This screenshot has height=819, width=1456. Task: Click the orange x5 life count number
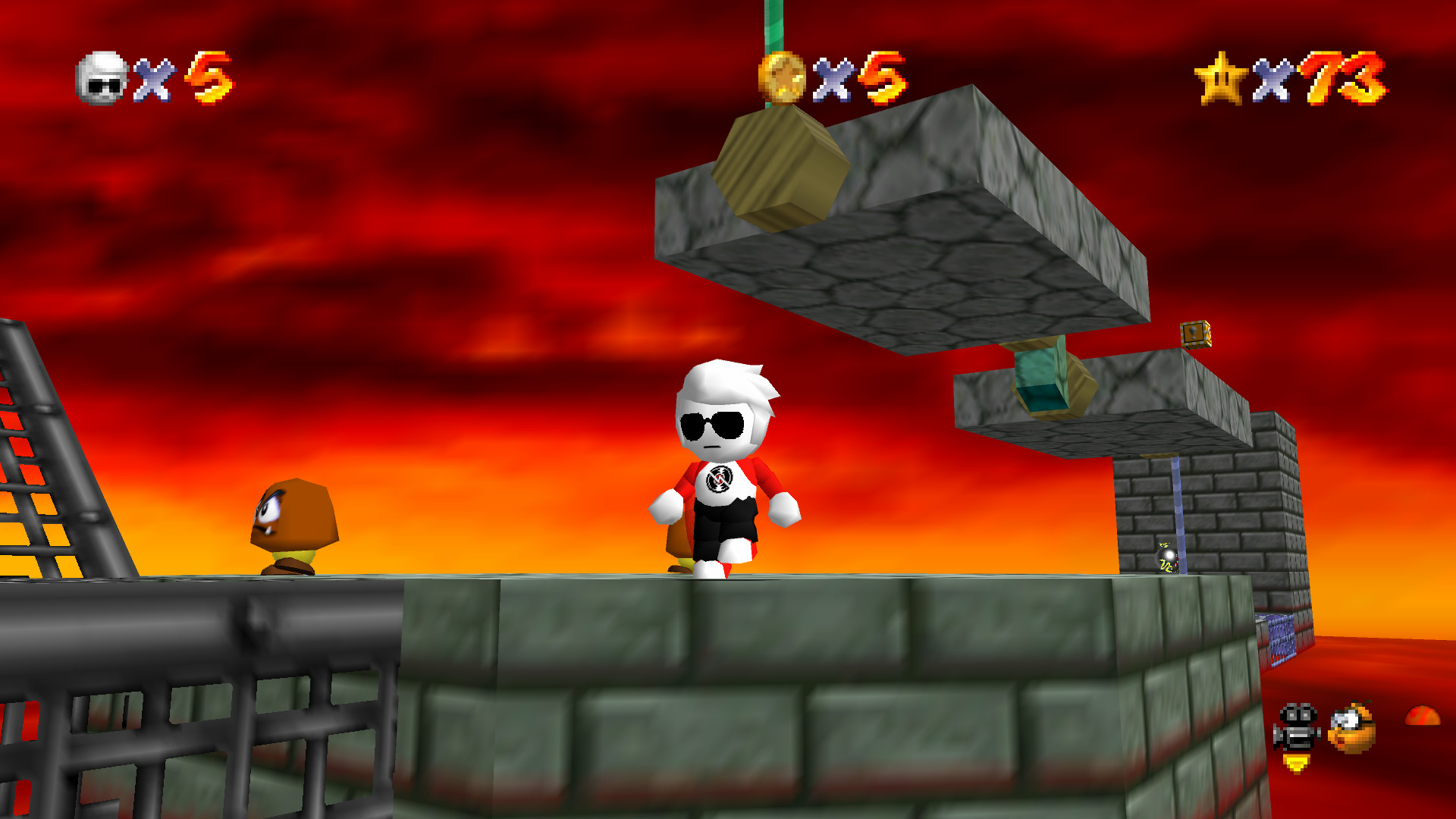[206, 78]
